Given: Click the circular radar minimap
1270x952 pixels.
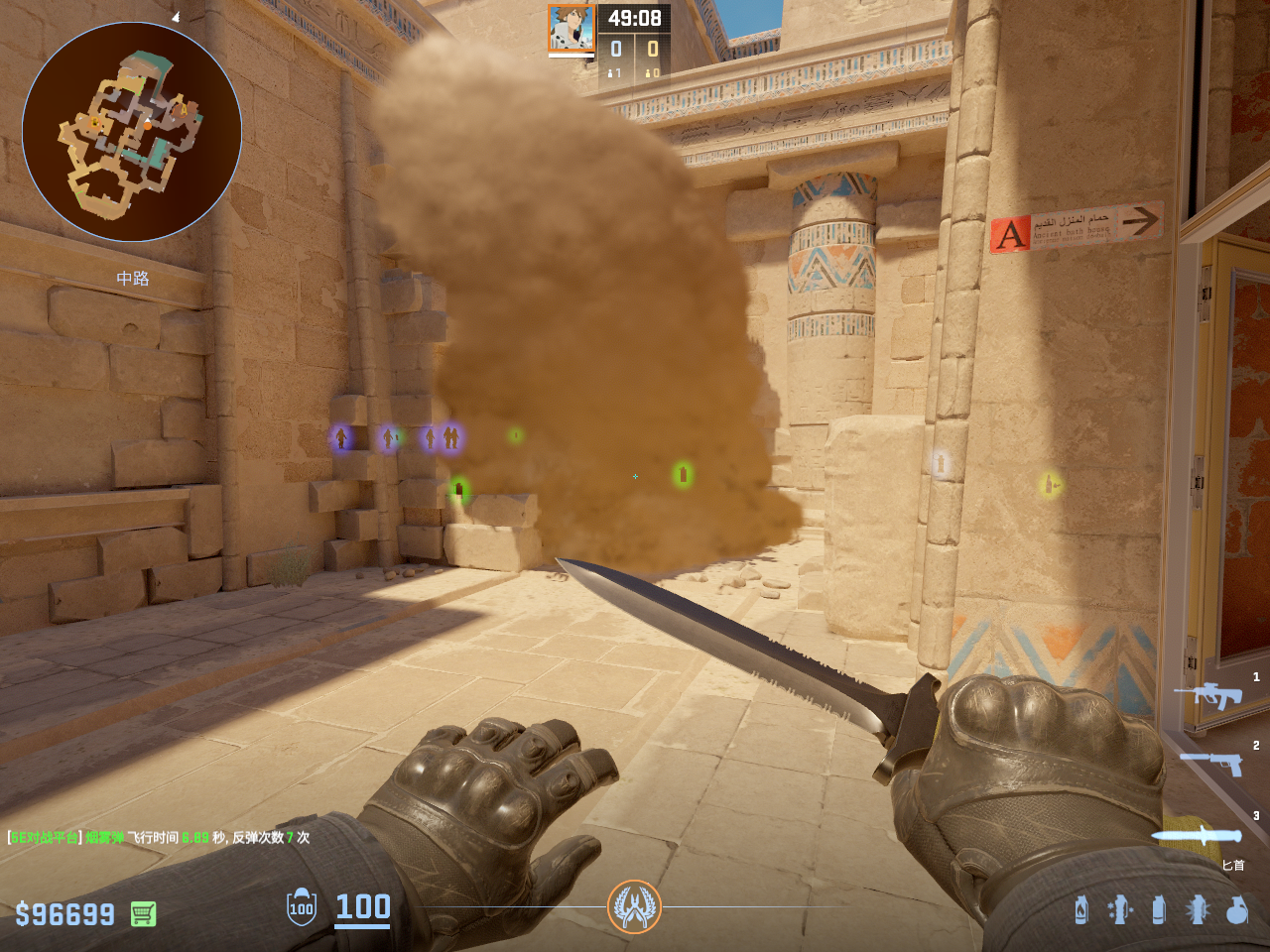Looking at the screenshot, I should (x=132, y=132).
